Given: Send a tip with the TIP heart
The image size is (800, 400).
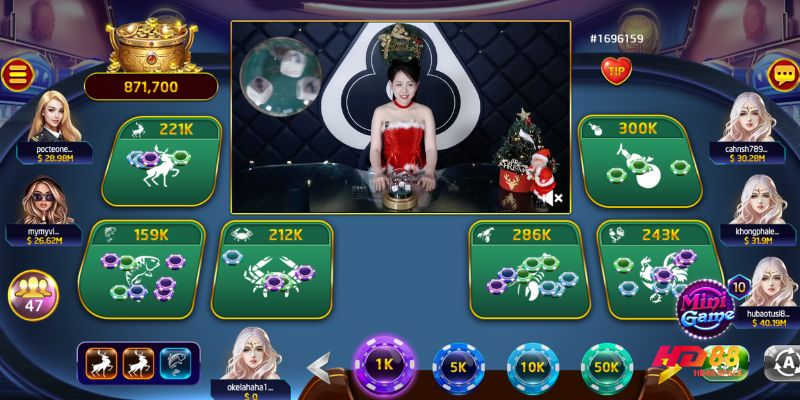Looking at the screenshot, I should coord(615,69).
